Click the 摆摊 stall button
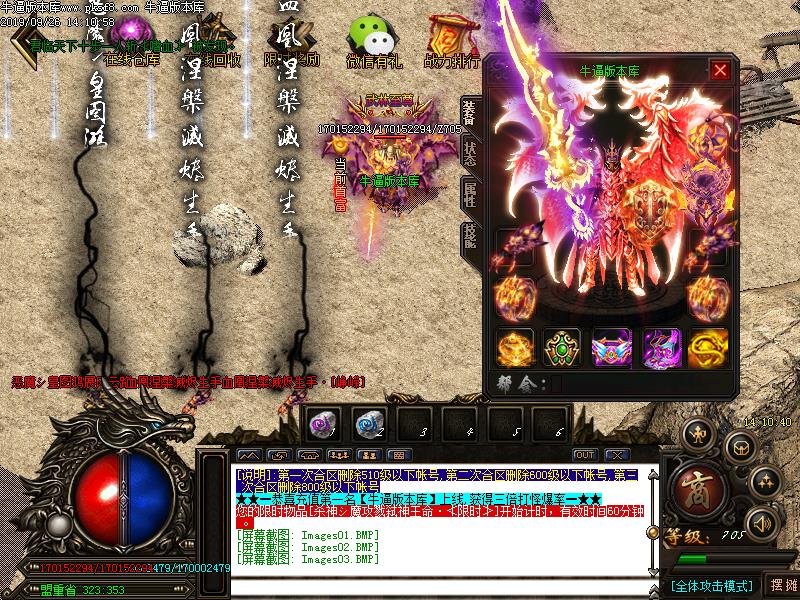This screenshot has width=800, height=600. coord(780,585)
